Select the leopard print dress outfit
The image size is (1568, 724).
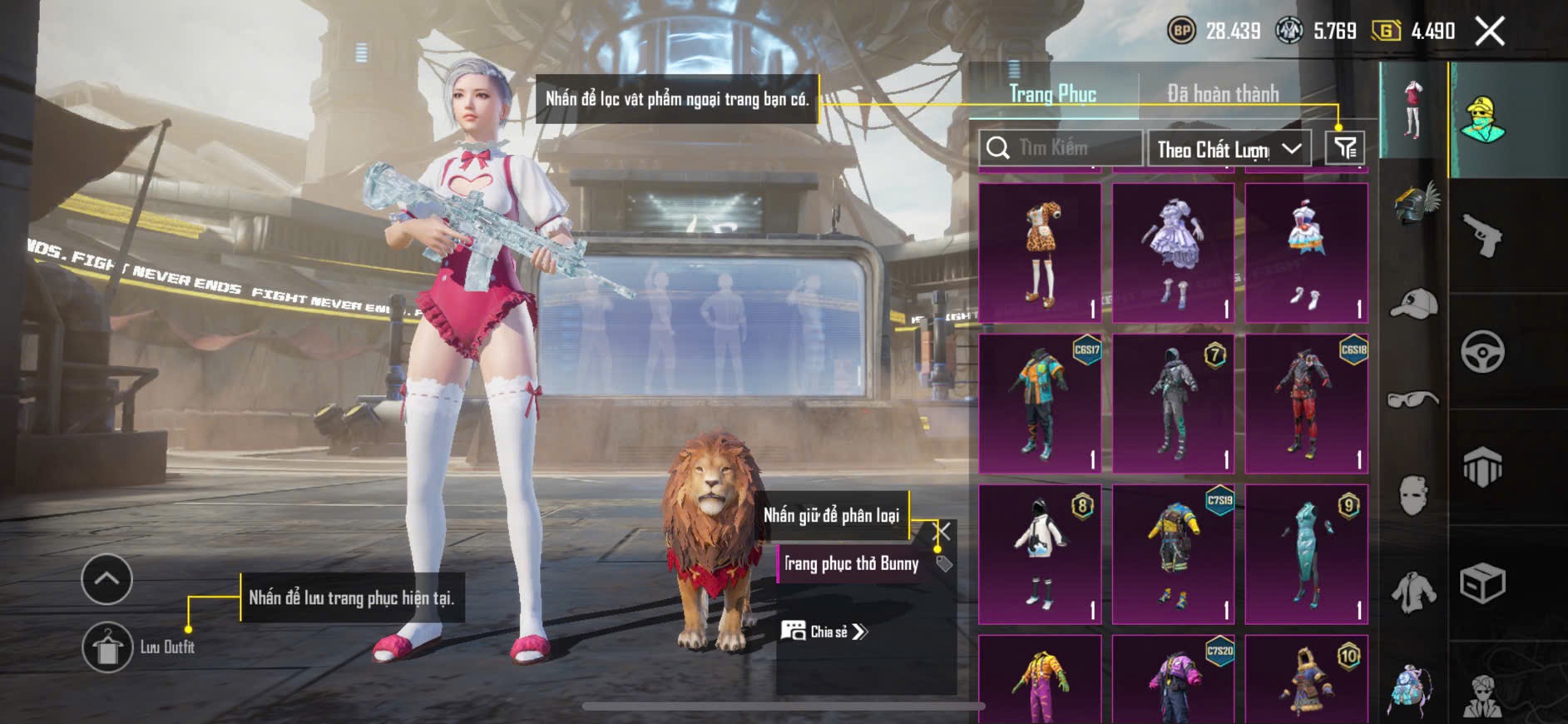(x=1040, y=253)
